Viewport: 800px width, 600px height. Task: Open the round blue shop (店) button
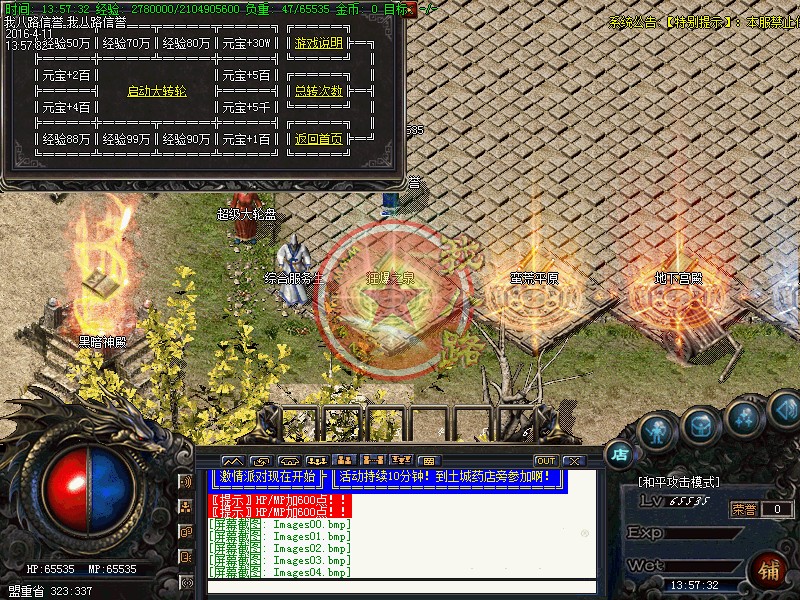point(620,453)
